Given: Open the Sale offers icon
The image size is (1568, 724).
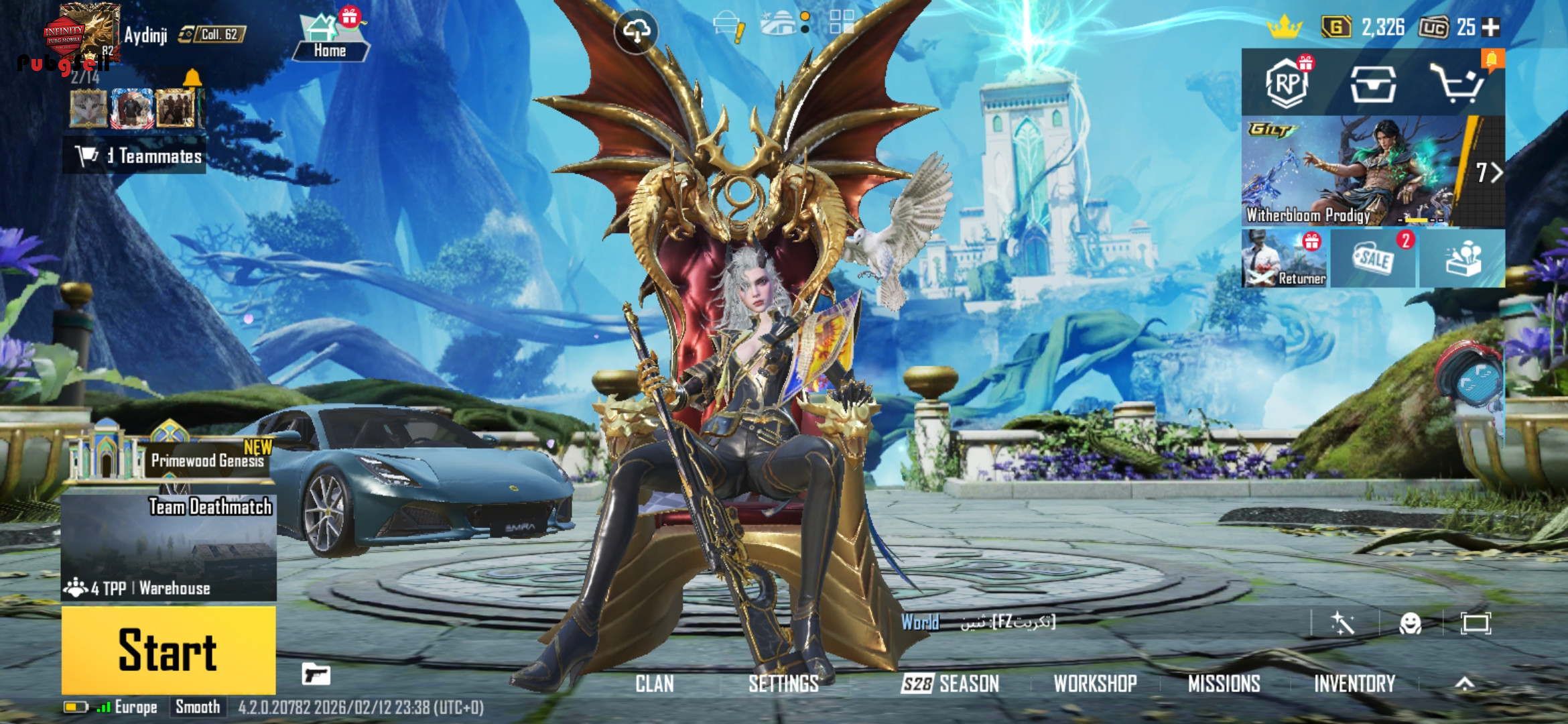Looking at the screenshot, I should 1373,259.
